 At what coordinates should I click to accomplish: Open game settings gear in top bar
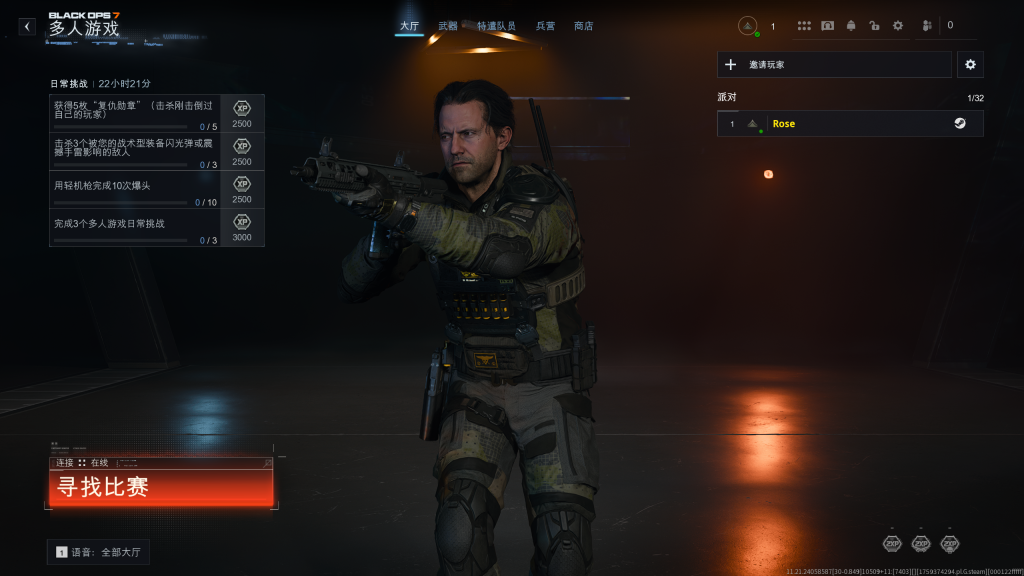coord(897,26)
